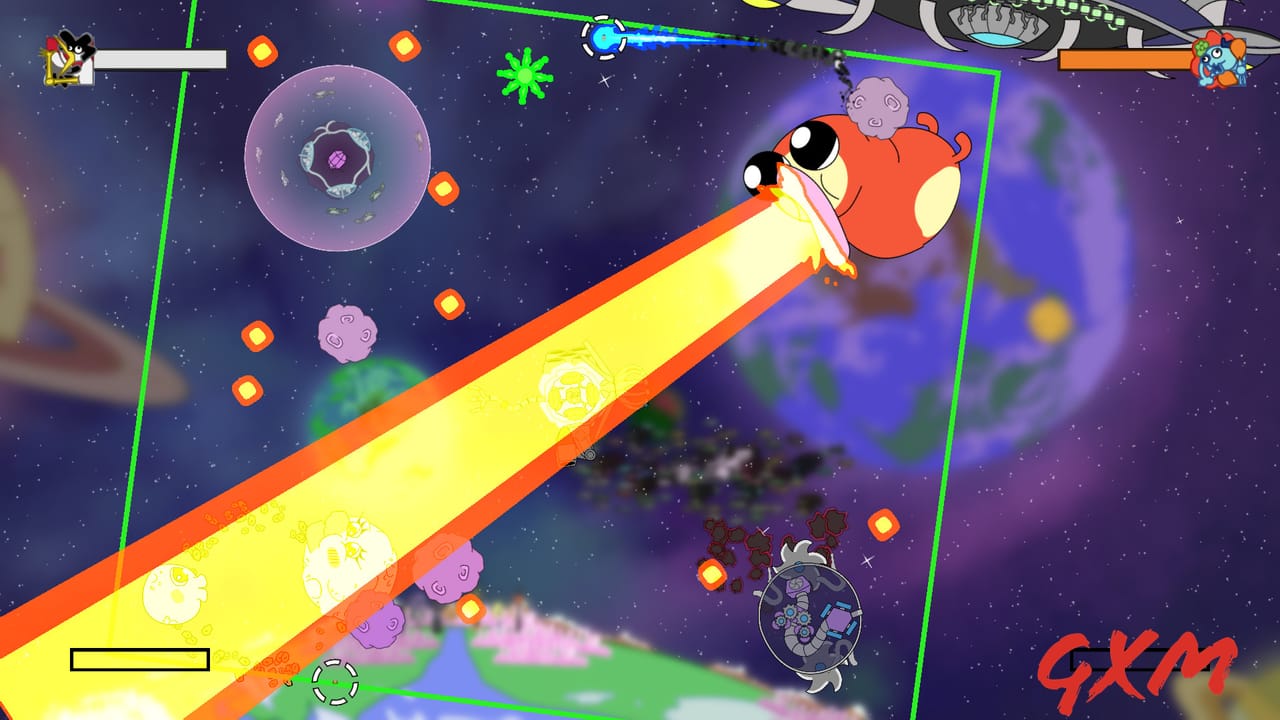Screen dimensions: 1280x720
Task: Click the caged robot worm bubble near bottom
Action: pyautogui.click(x=810, y=615)
